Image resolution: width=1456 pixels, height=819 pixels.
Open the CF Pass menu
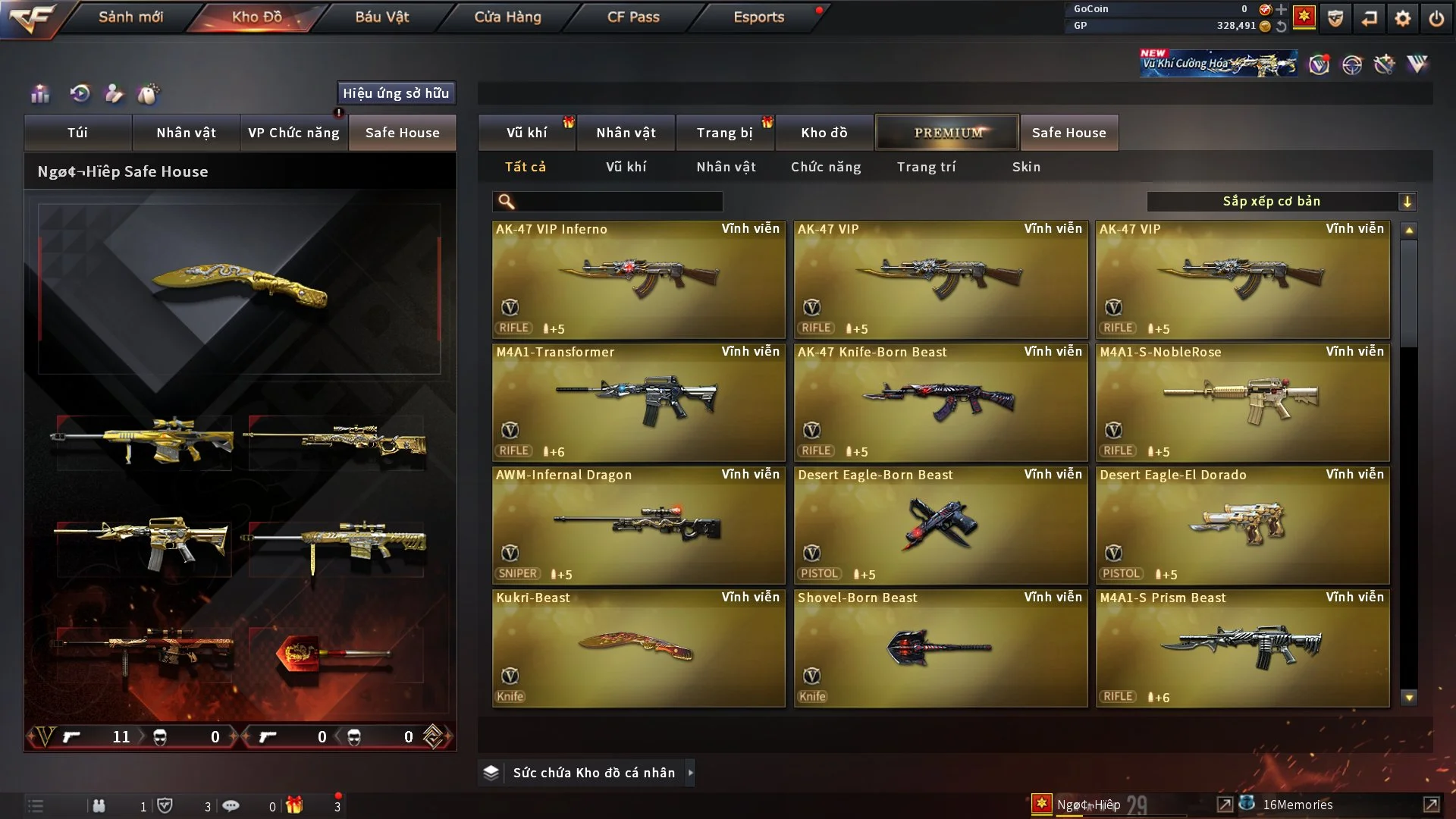click(x=633, y=17)
